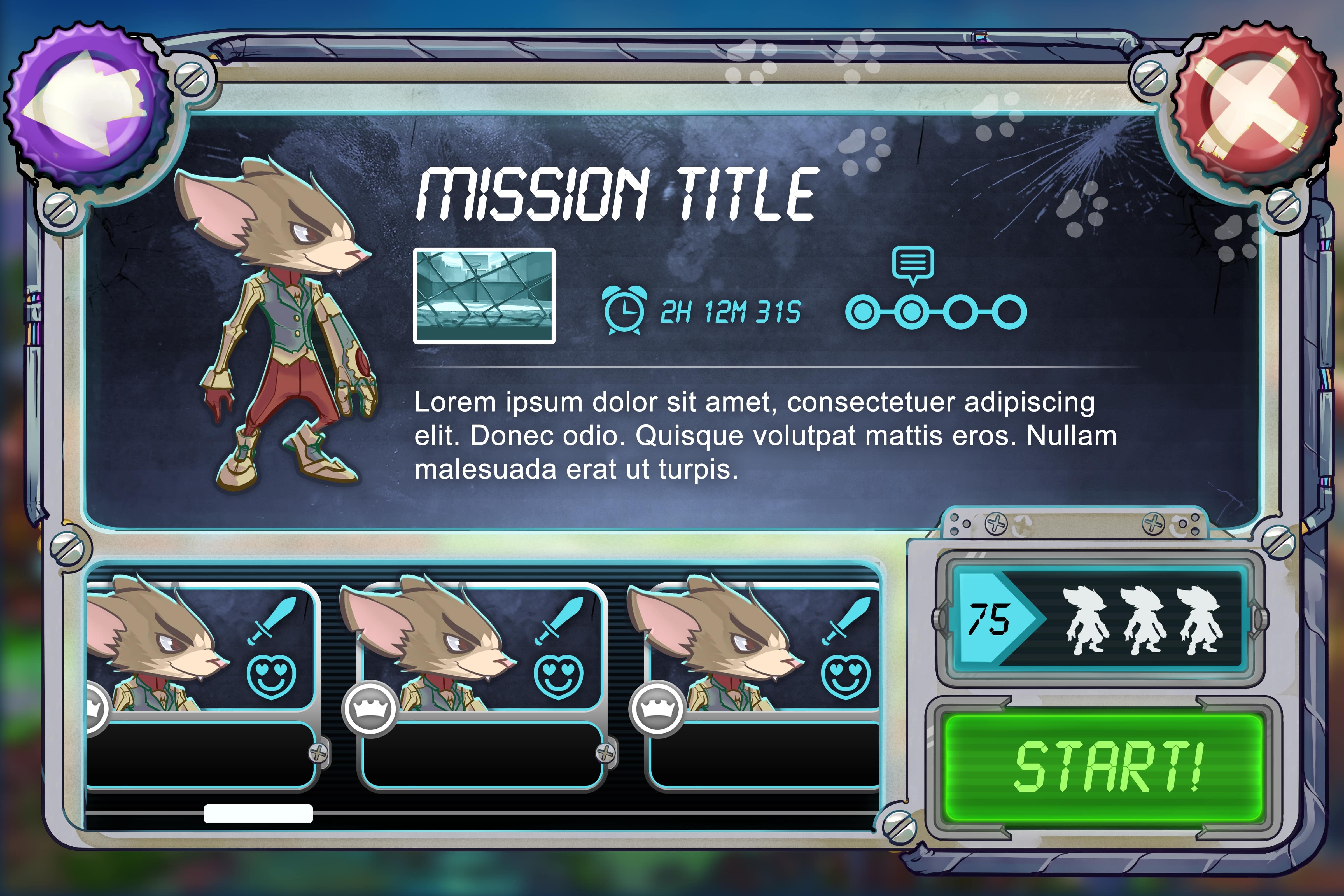Select the white scrollbar handle under the cards
The height and width of the screenshot is (896, 1344).
click(x=258, y=813)
